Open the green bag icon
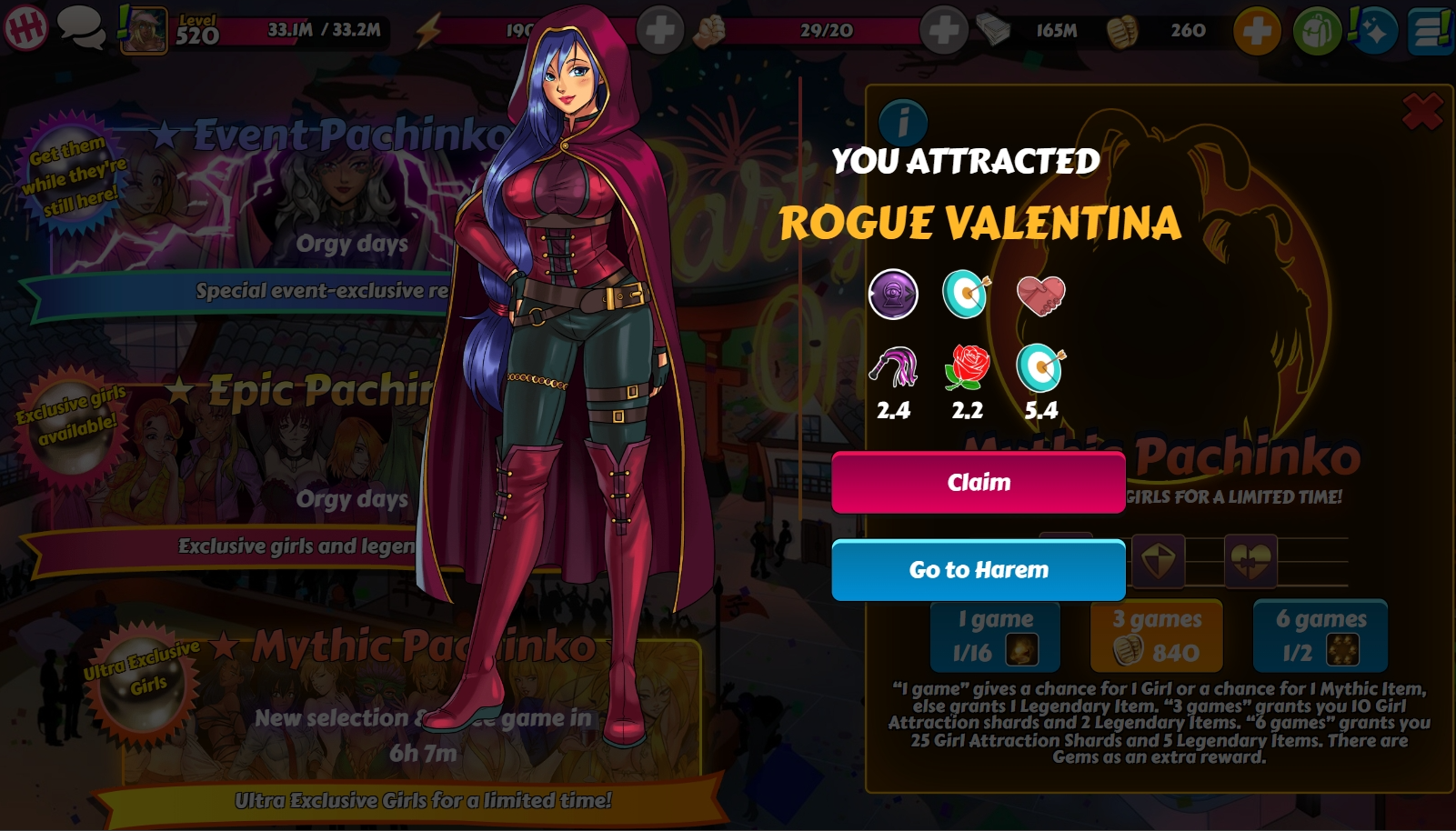 point(1317,31)
